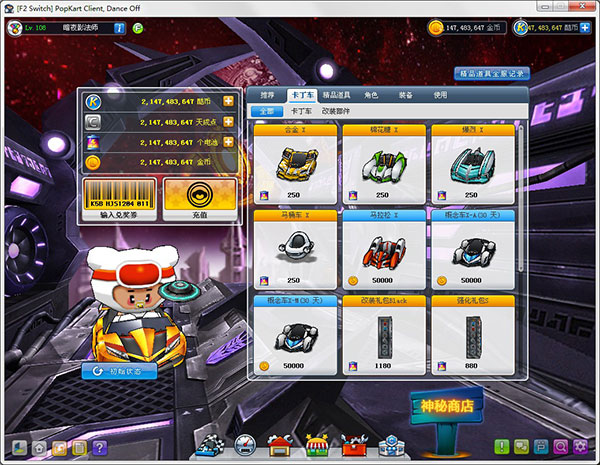Open the 使用 tab
600x465 pixels.
pyautogui.click(x=440, y=95)
